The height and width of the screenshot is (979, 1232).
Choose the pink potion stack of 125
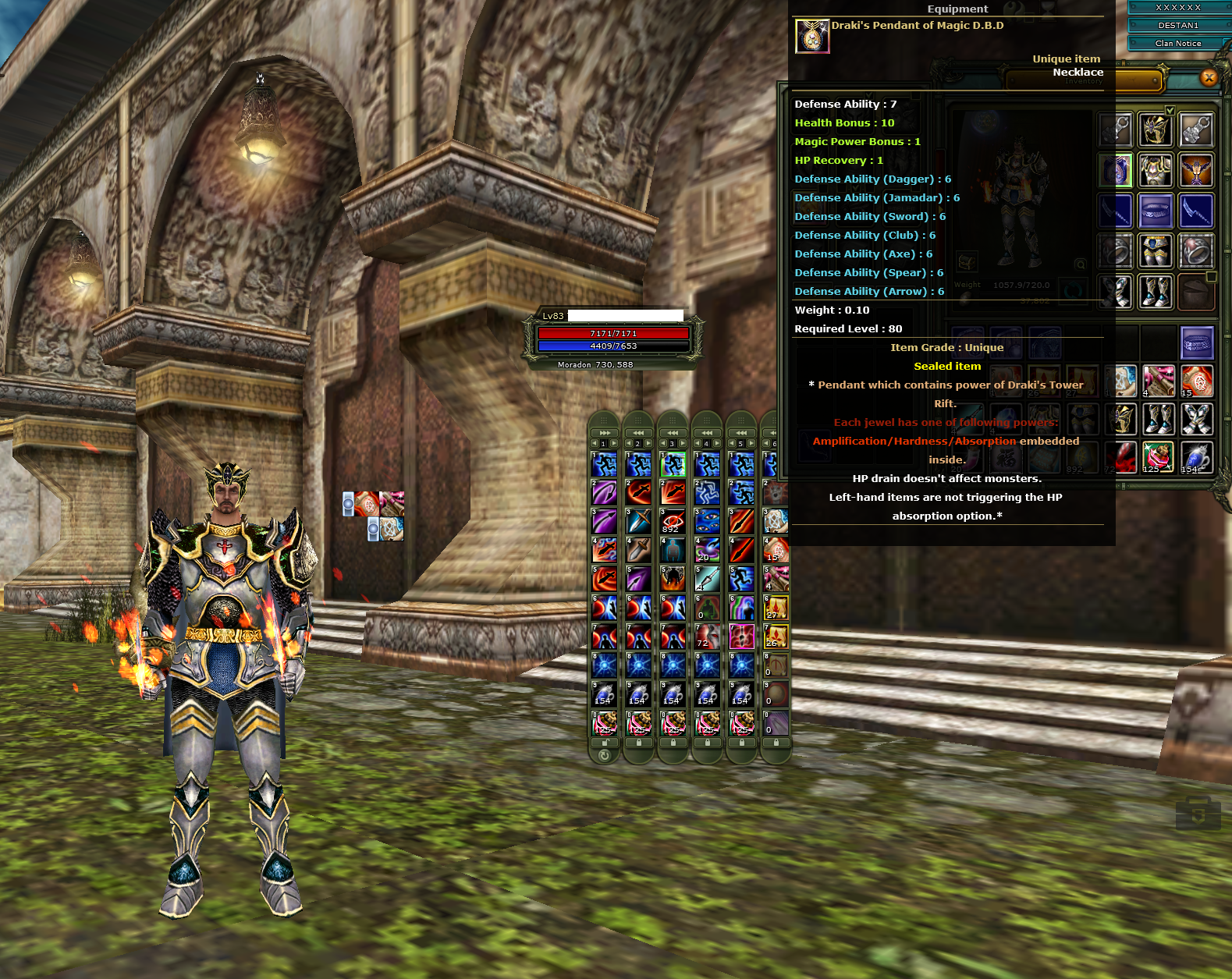click(x=1157, y=459)
